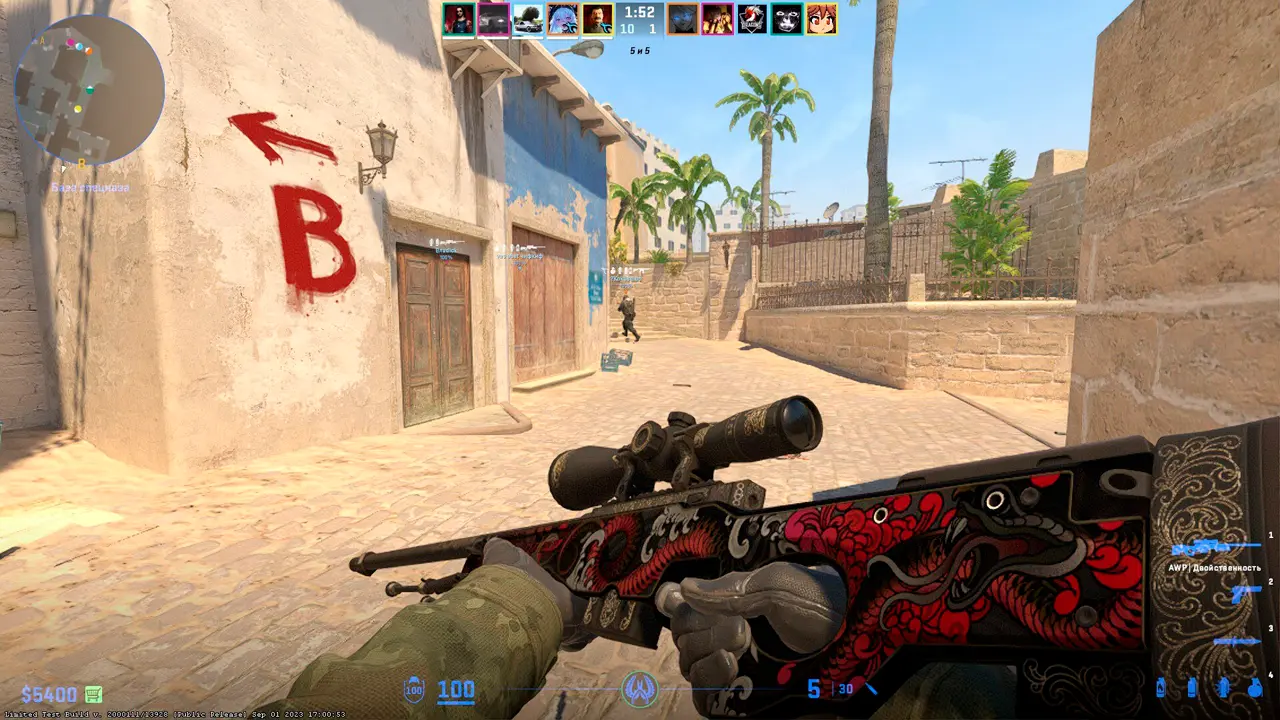Select the red-and-white bird logo avatar

coord(752,19)
